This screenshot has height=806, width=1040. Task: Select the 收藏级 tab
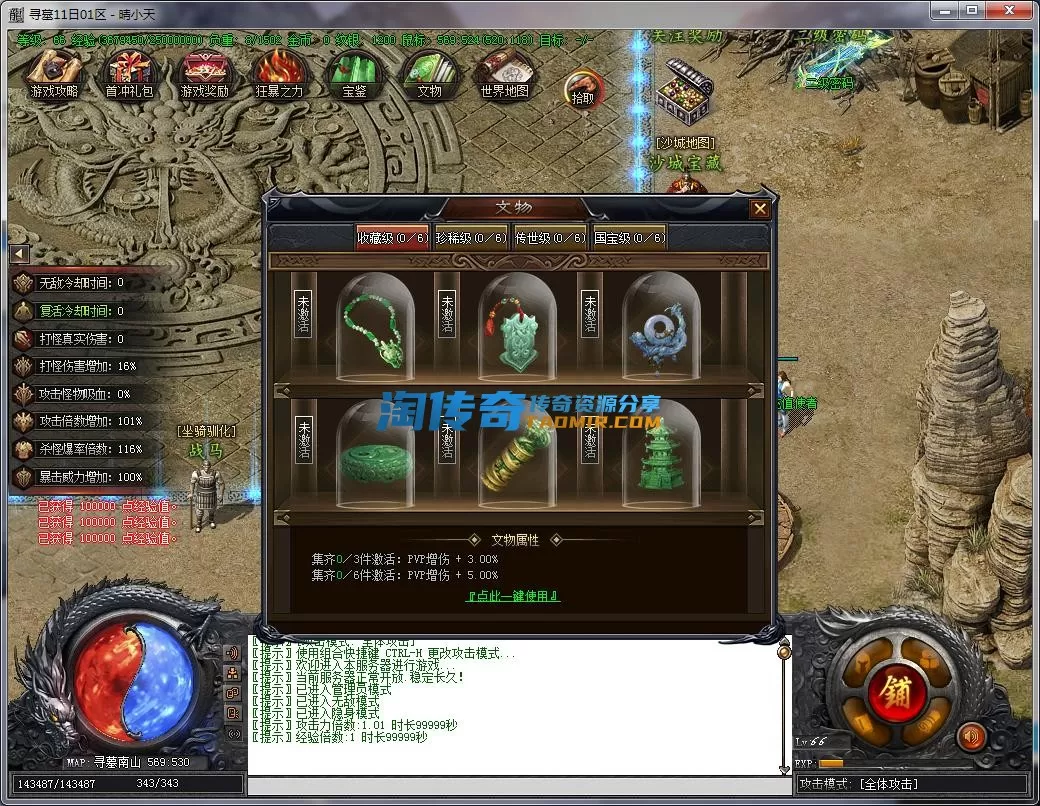point(392,237)
